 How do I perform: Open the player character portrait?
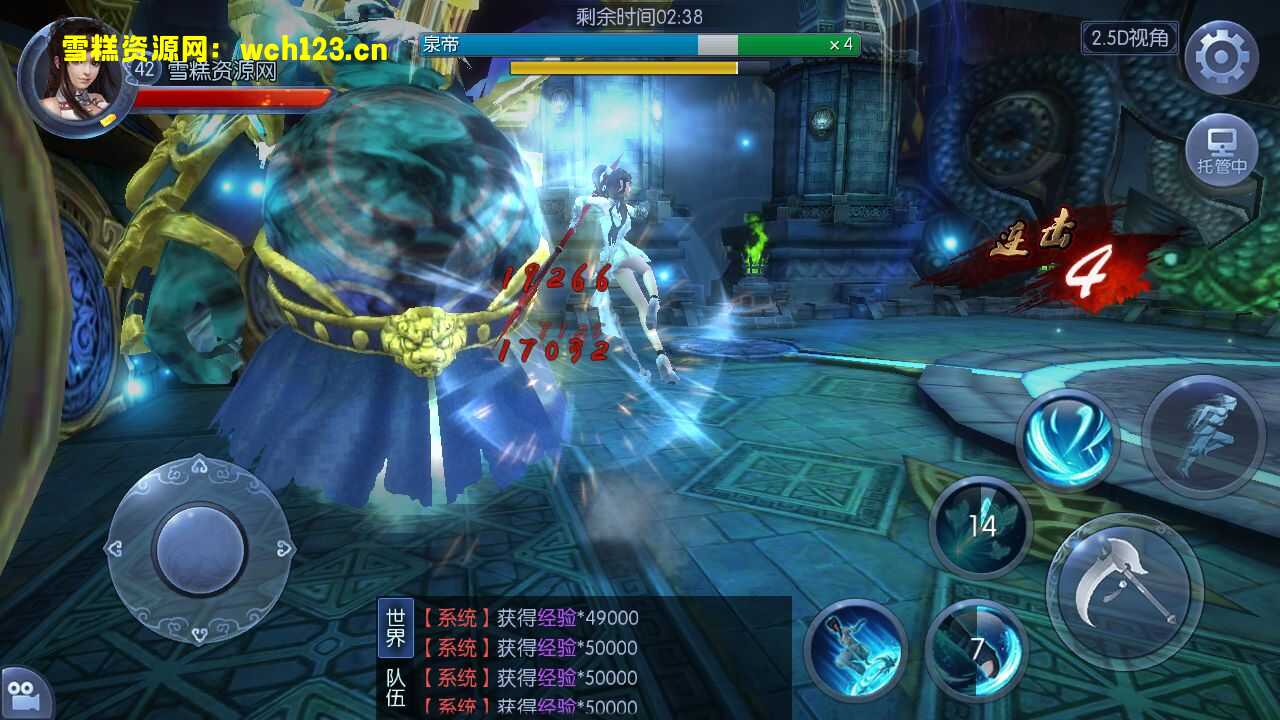coord(78,76)
